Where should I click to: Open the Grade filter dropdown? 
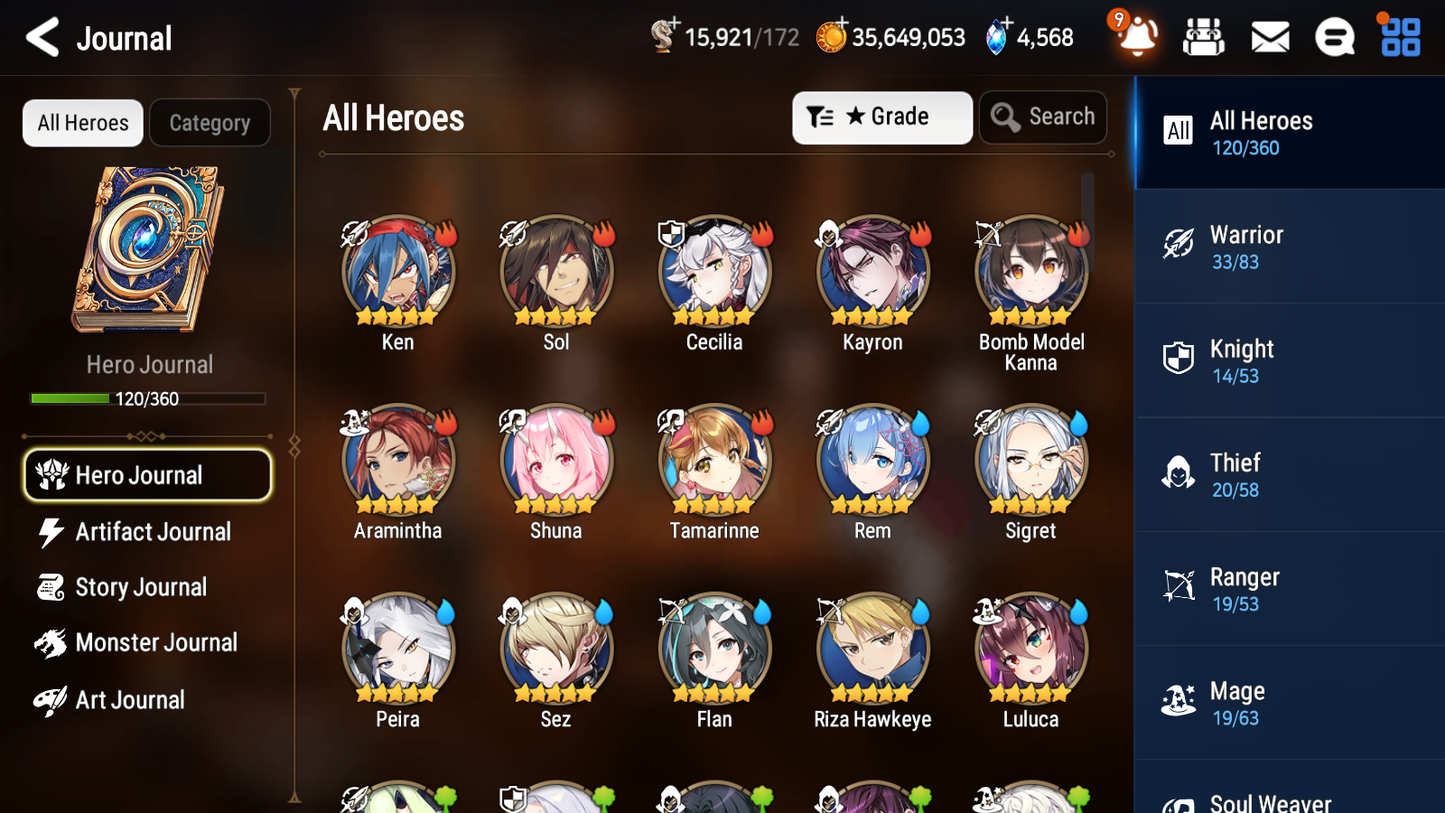(882, 117)
